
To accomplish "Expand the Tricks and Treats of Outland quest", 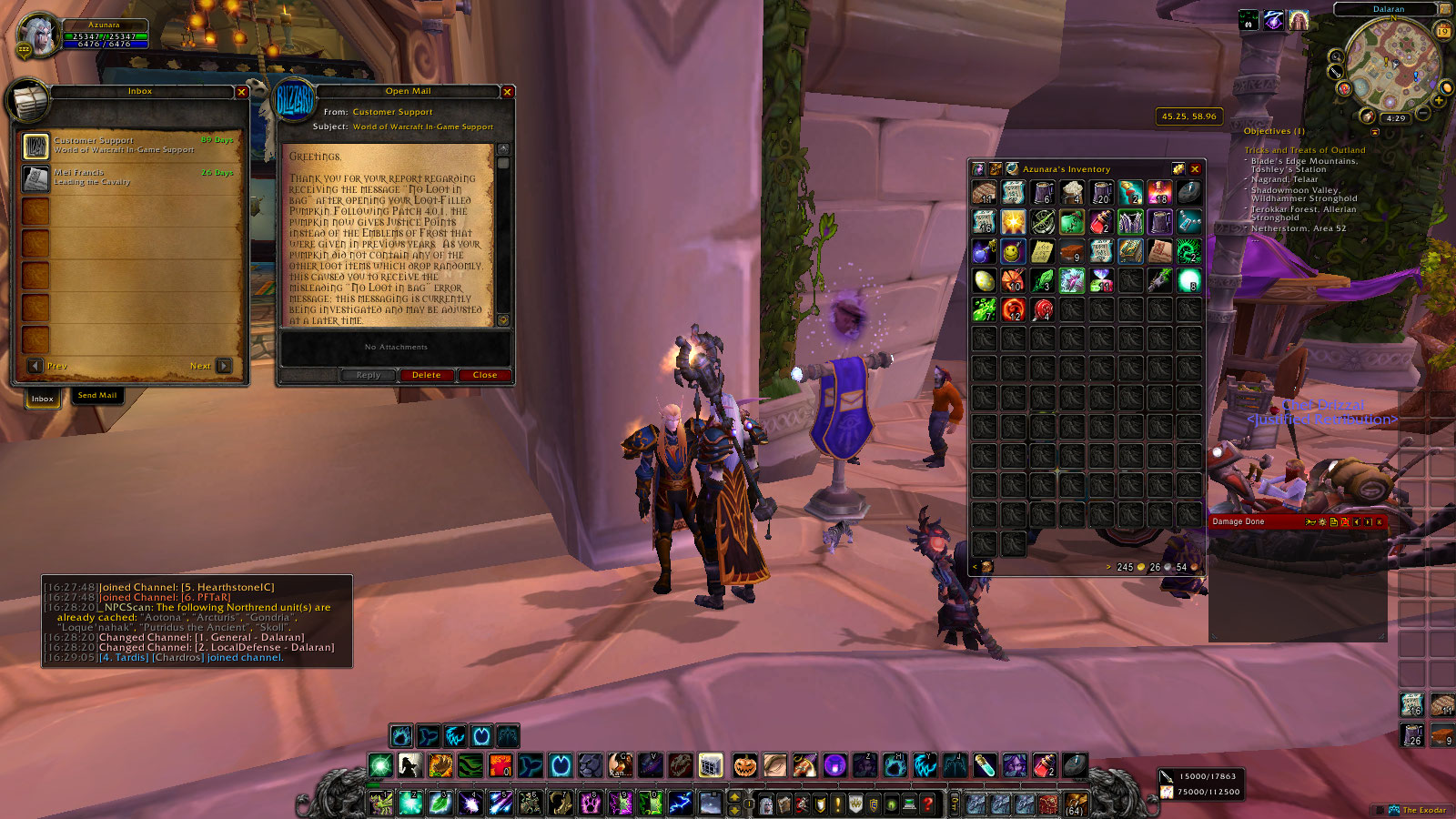I will 1308,149.
